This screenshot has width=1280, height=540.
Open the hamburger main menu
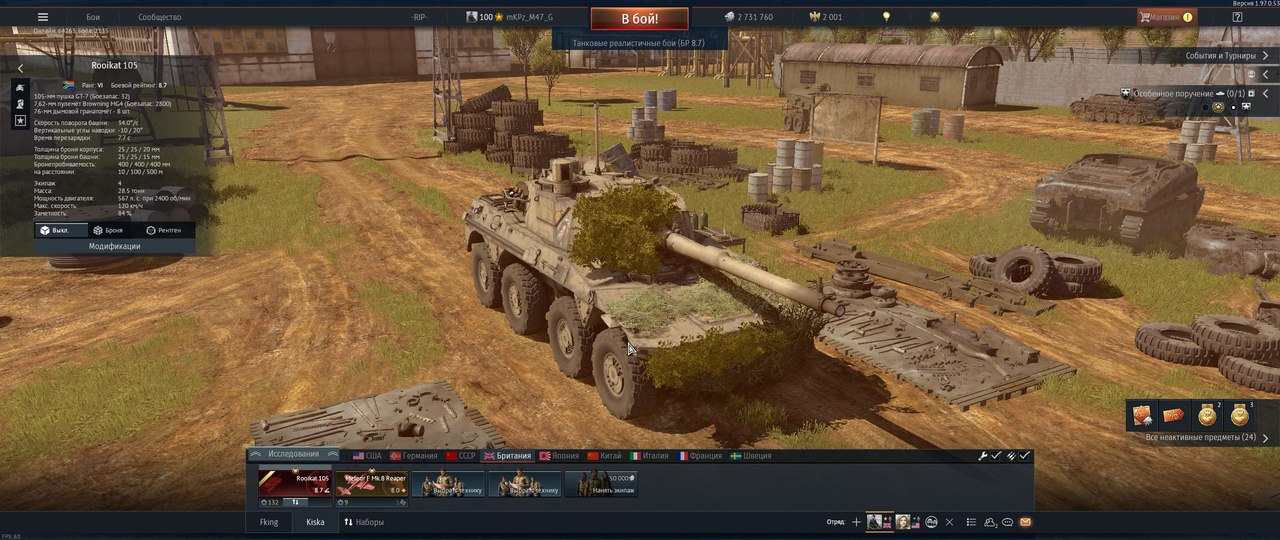42,17
